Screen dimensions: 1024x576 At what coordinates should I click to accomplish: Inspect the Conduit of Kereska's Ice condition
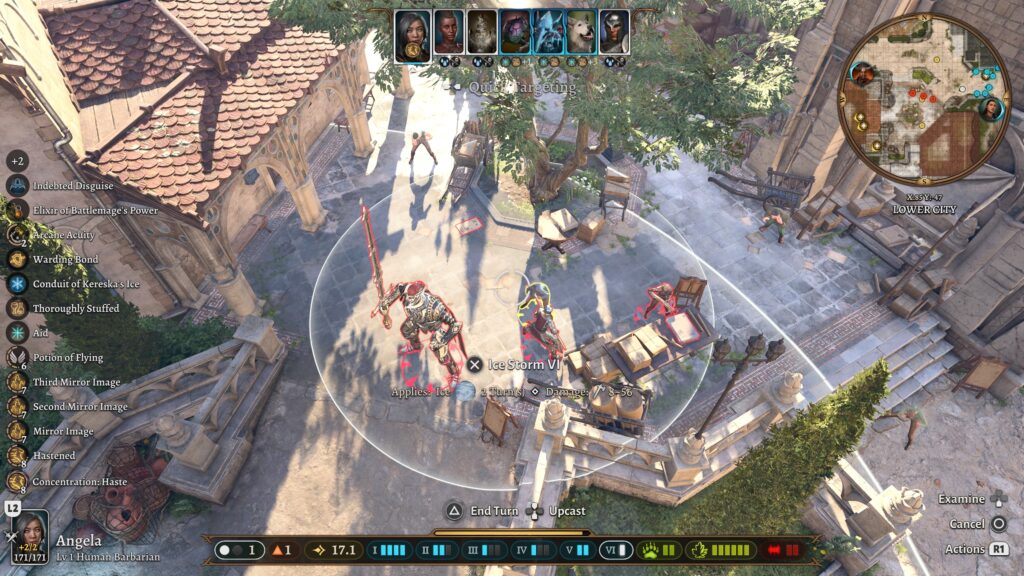pyautogui.click(x=17, y=284)
